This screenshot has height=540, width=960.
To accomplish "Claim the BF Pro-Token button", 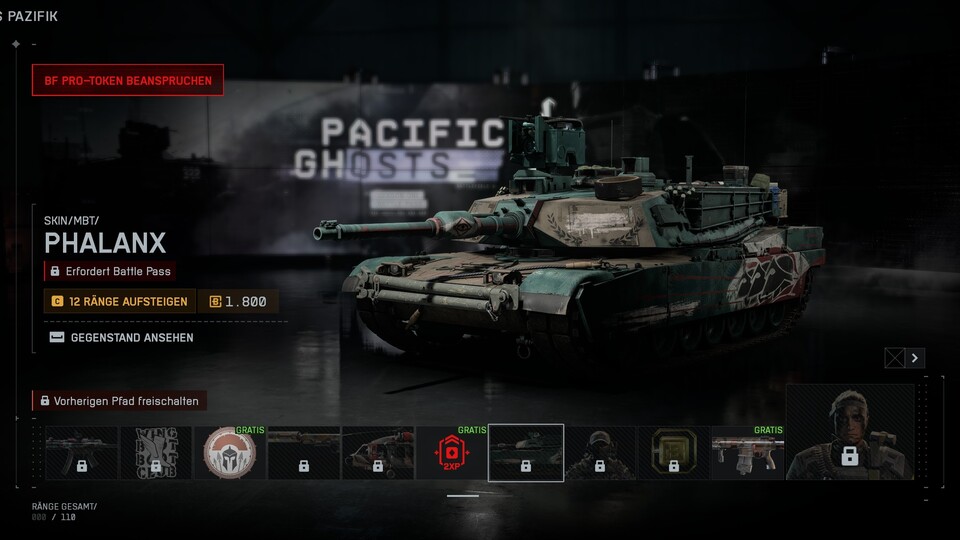I will [x=128, y=80].
